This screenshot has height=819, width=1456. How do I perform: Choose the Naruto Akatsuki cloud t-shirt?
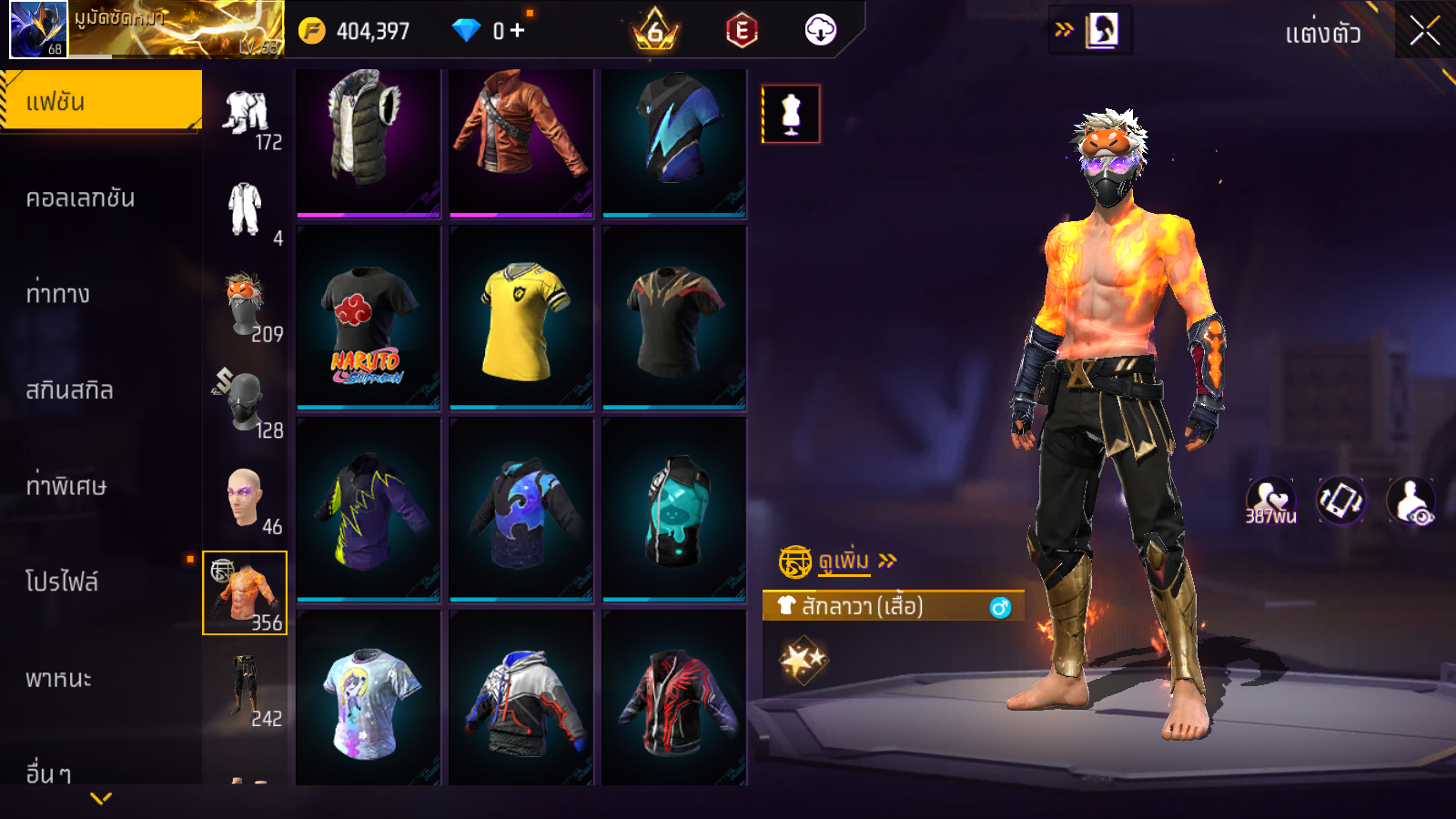pos(369,317)
